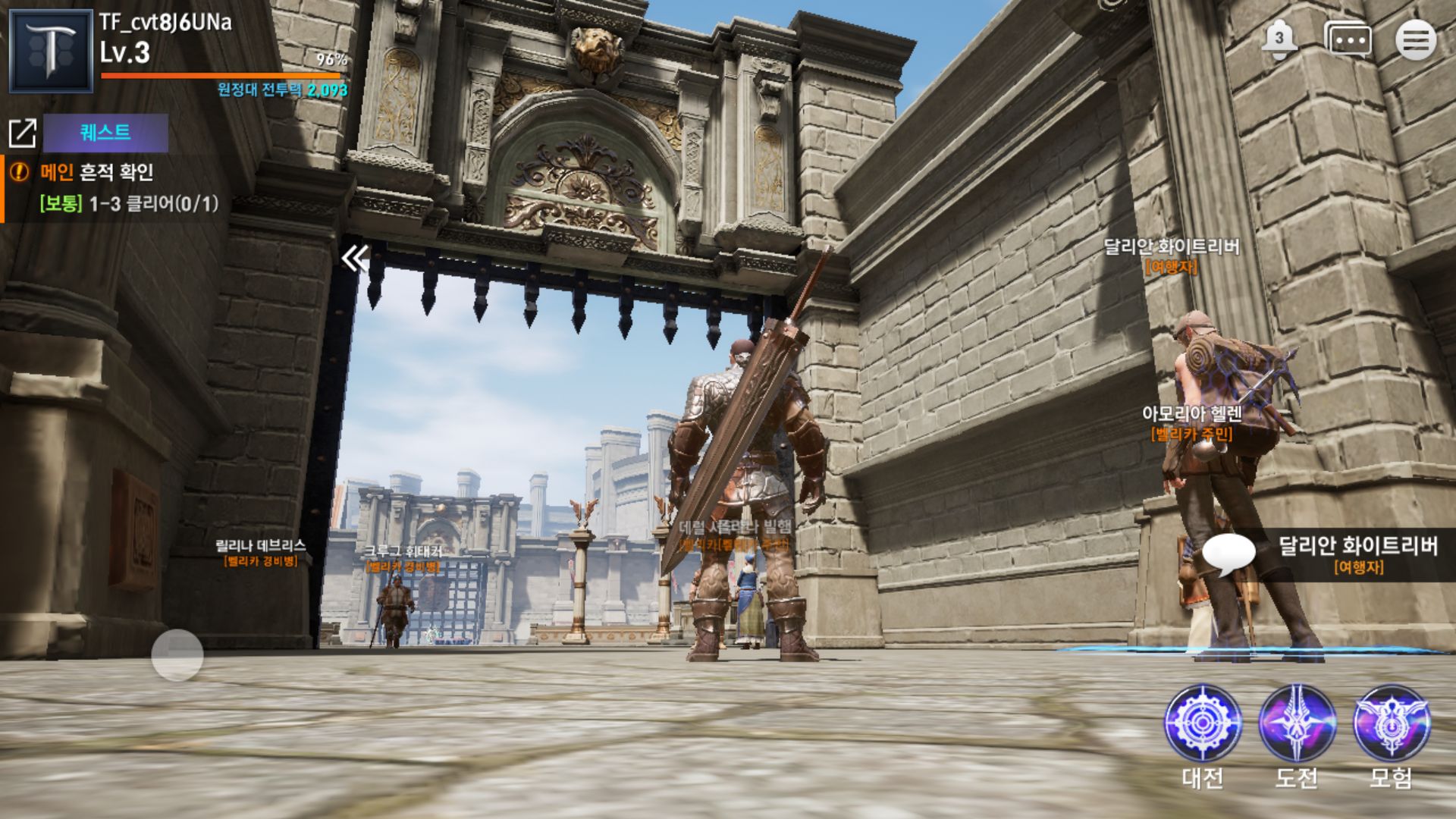Expand the quest panel pop-out icon
This screenshot has height=819, width=1456.
(22, 133)
